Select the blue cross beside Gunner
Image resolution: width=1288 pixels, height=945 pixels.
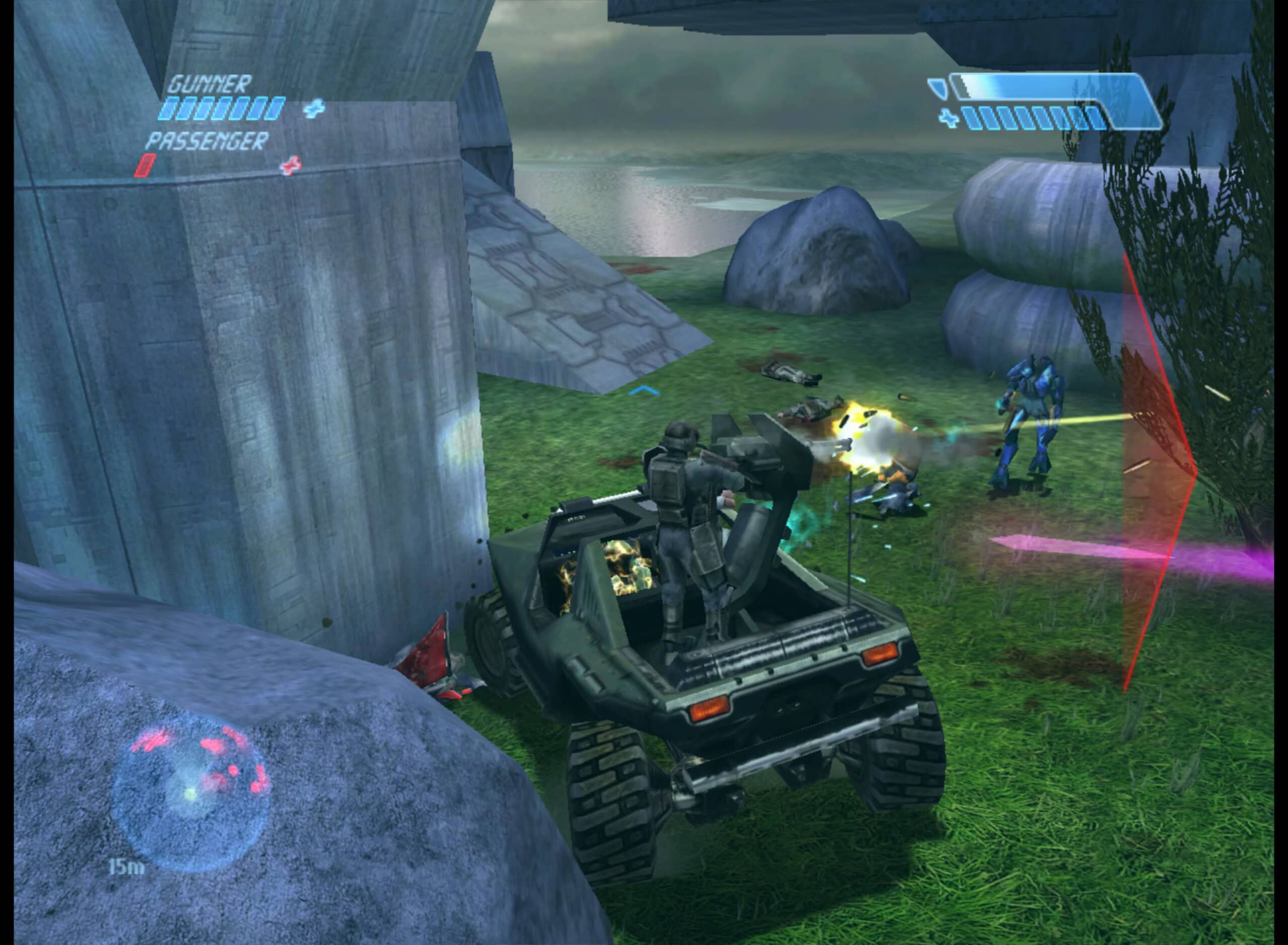(313, 108)
